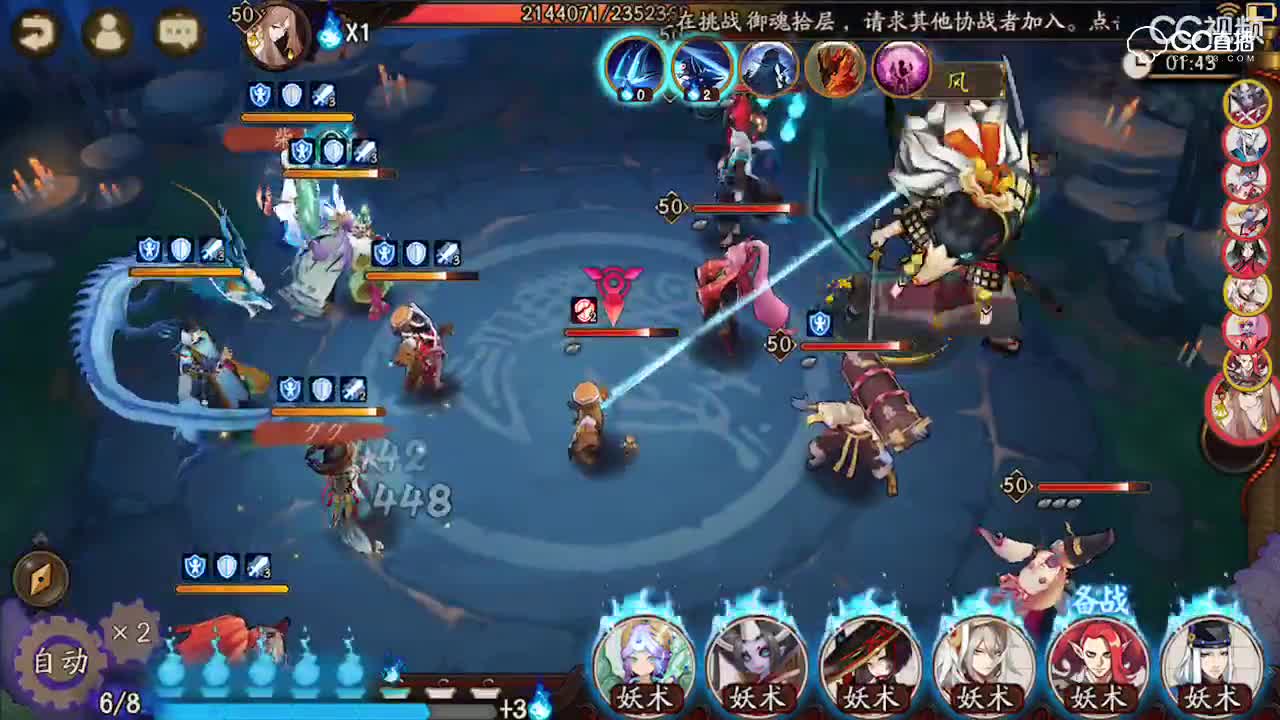Expand the chevron beneath the ice buff icons
The image size is (1280, 720).
[668, 97]
